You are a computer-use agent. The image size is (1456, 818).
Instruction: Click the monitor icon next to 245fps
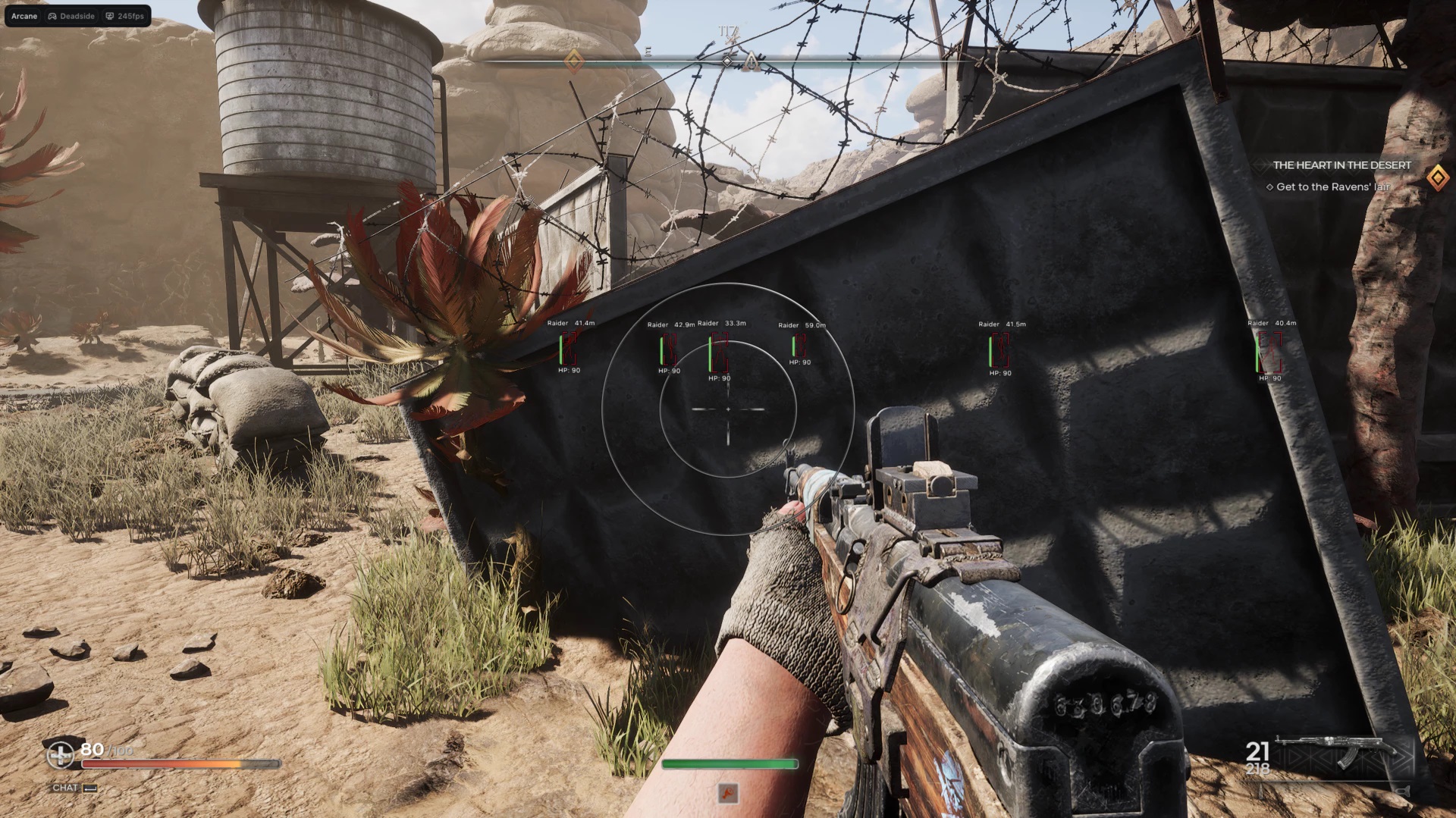111,15
